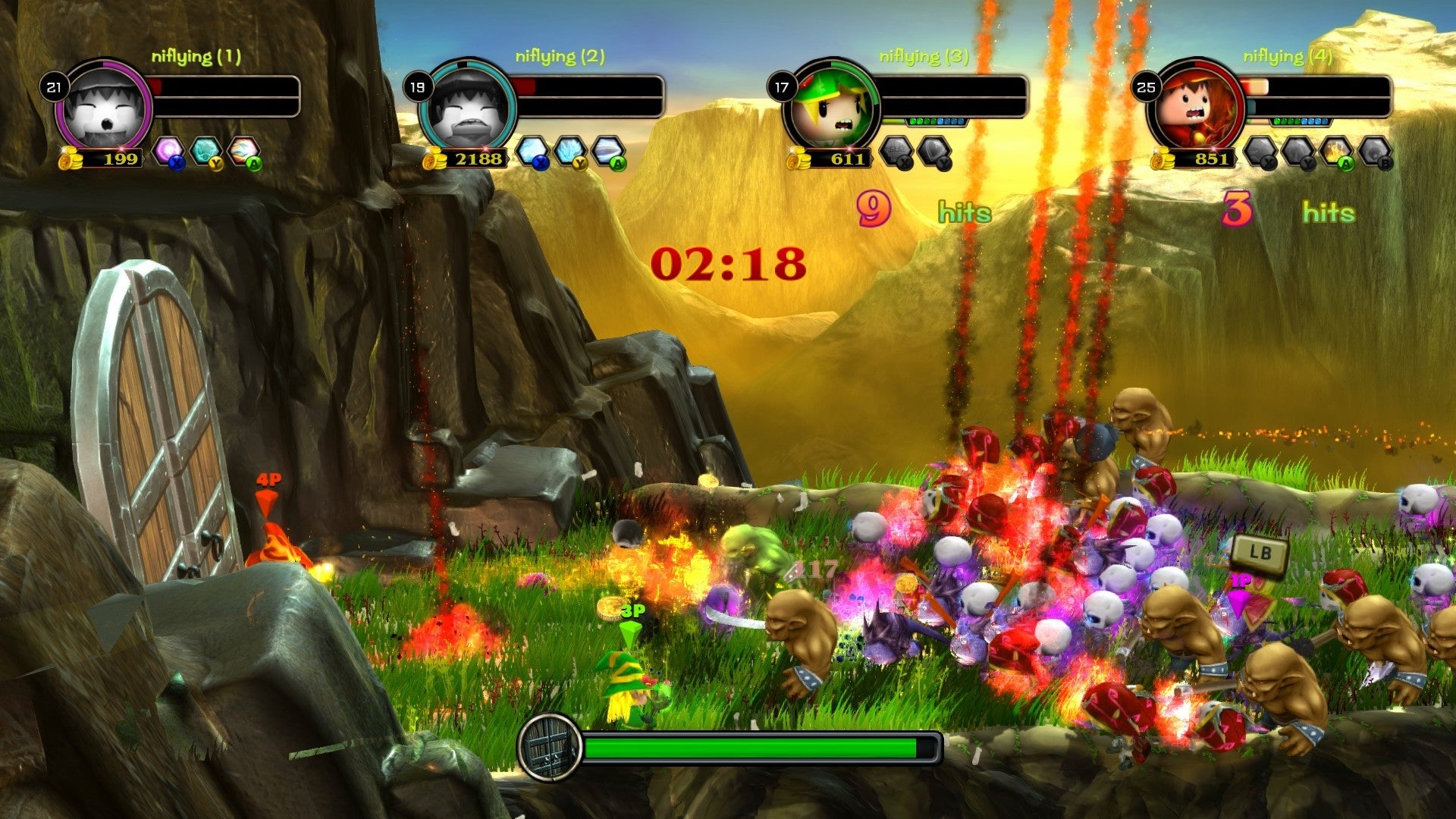Click the coin stack icon beside 2188
Screen dimensions: 1456x819
(435, 158)
